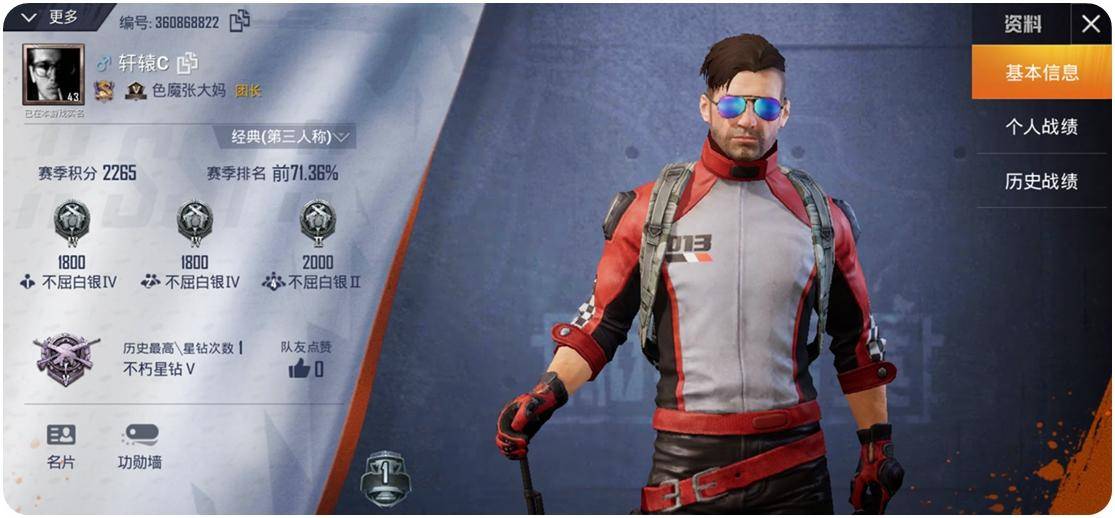Tap the player avatar portrait
Viewport: 1115px width, 518px height.
coord(53,75)
